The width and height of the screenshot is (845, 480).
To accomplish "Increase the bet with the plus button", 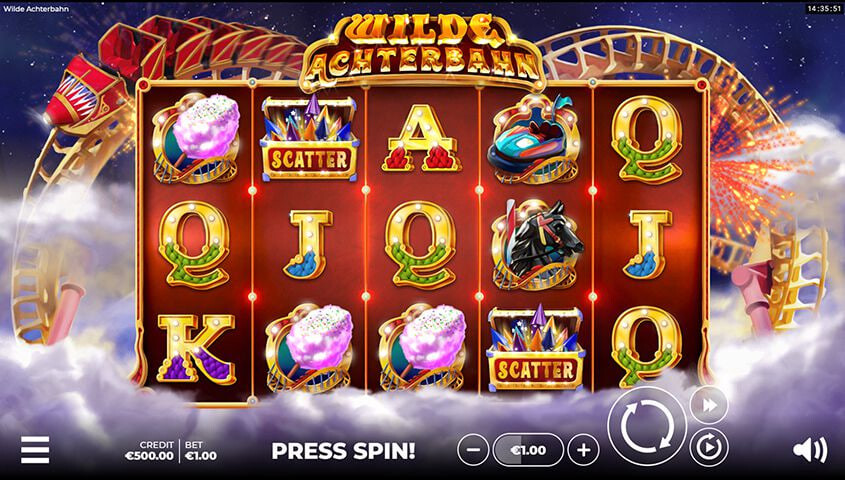I will (x=584, y=450).
